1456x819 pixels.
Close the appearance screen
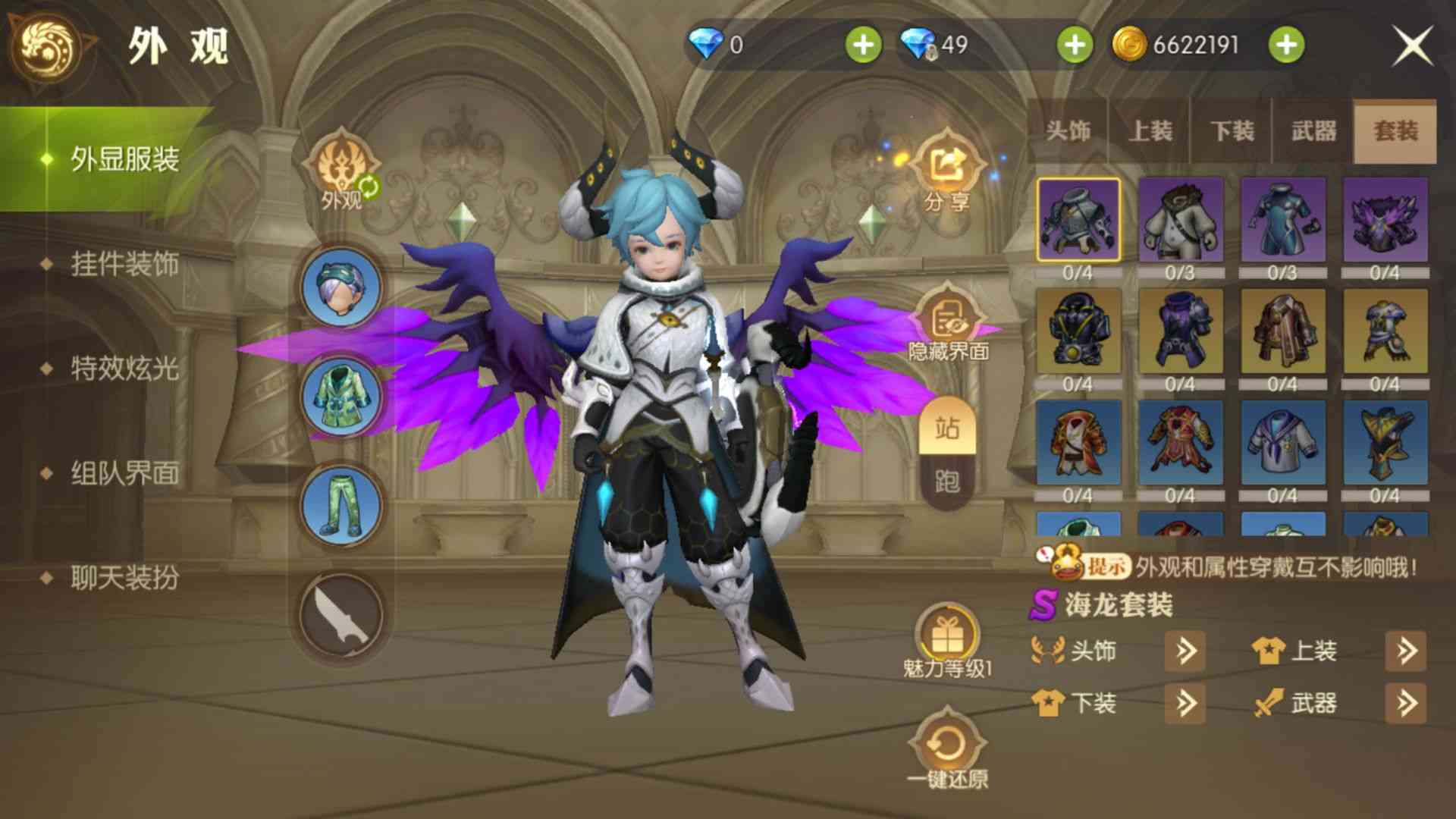(x=1412, y=45)
